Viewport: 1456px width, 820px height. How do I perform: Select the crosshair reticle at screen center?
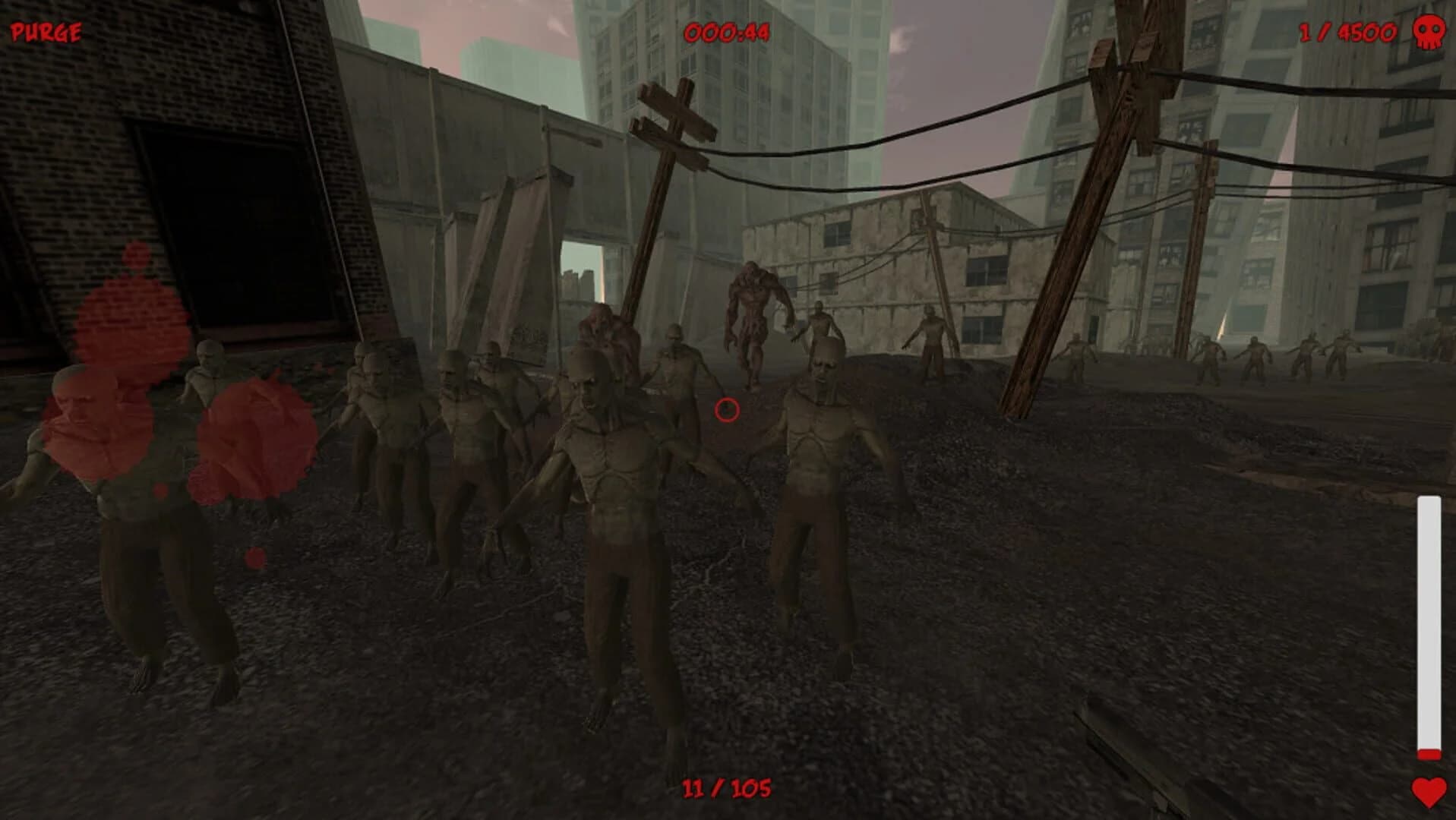point(727,411)
